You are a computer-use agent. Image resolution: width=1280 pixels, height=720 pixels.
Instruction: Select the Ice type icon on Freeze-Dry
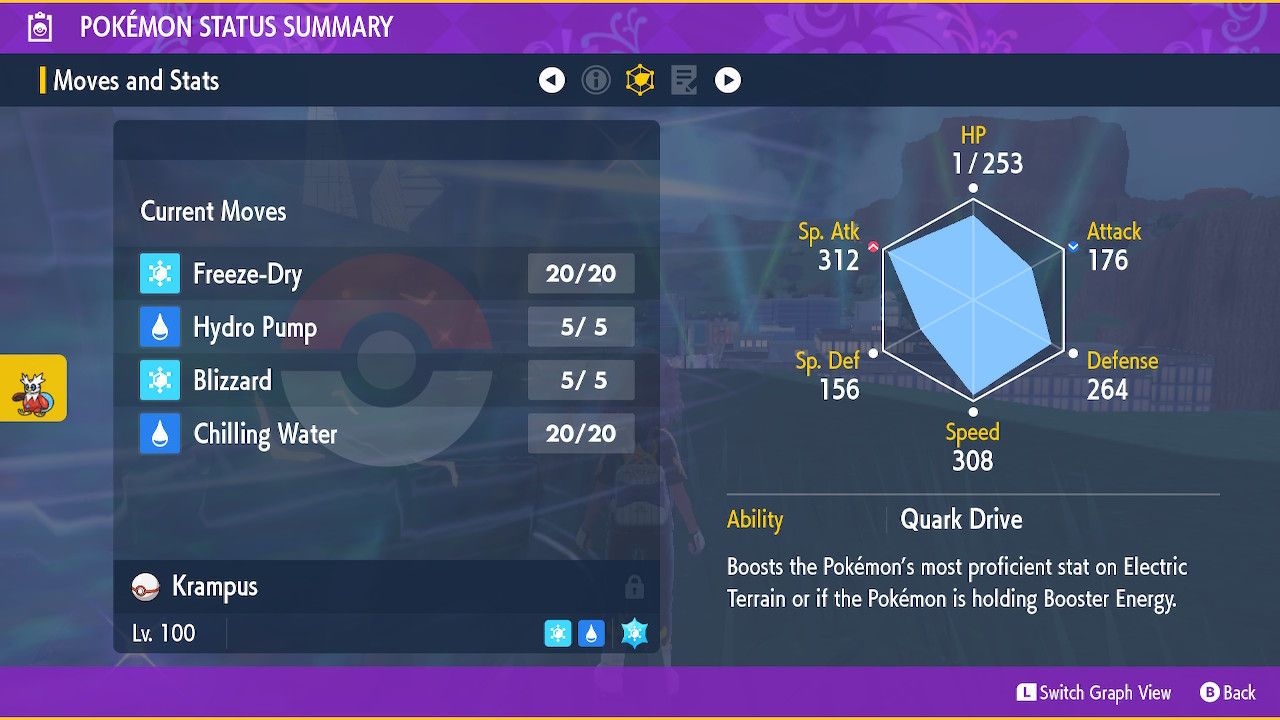pyautogui.click(x=161, y=273)
